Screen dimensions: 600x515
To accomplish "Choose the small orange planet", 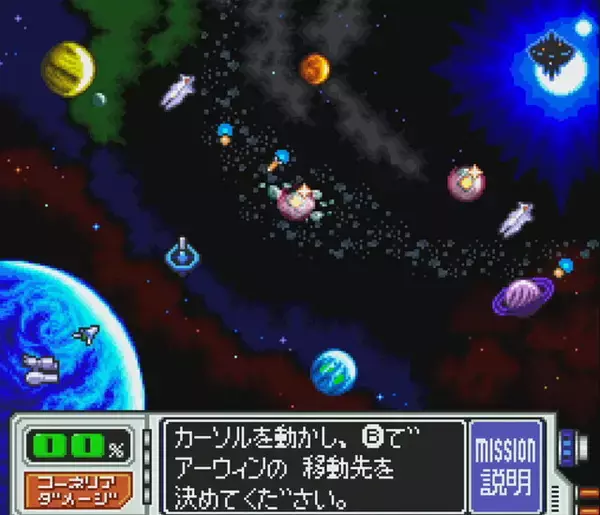I will (314, 69).
